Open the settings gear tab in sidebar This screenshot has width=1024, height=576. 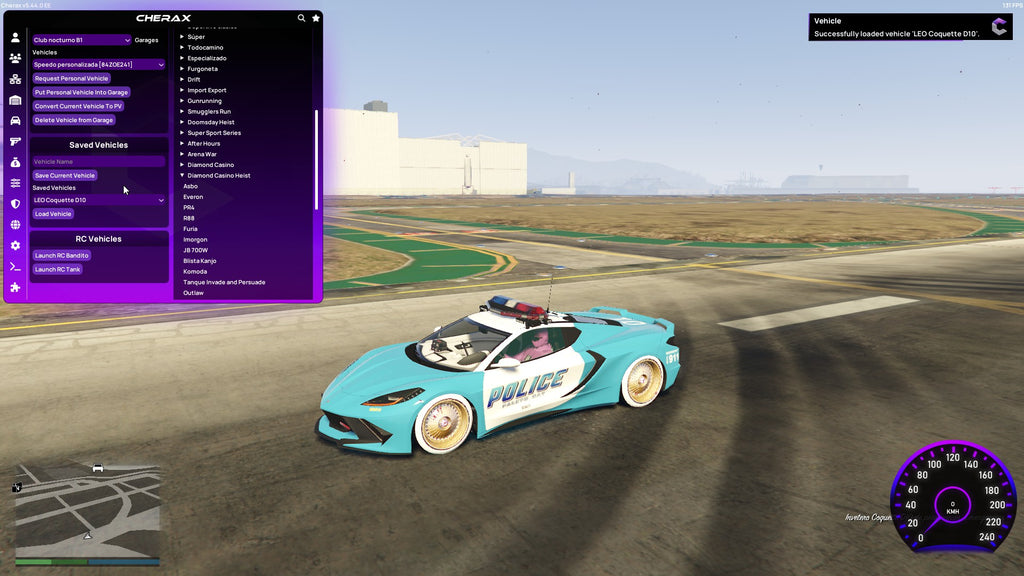pyautogui.click(x=15, y=245)
